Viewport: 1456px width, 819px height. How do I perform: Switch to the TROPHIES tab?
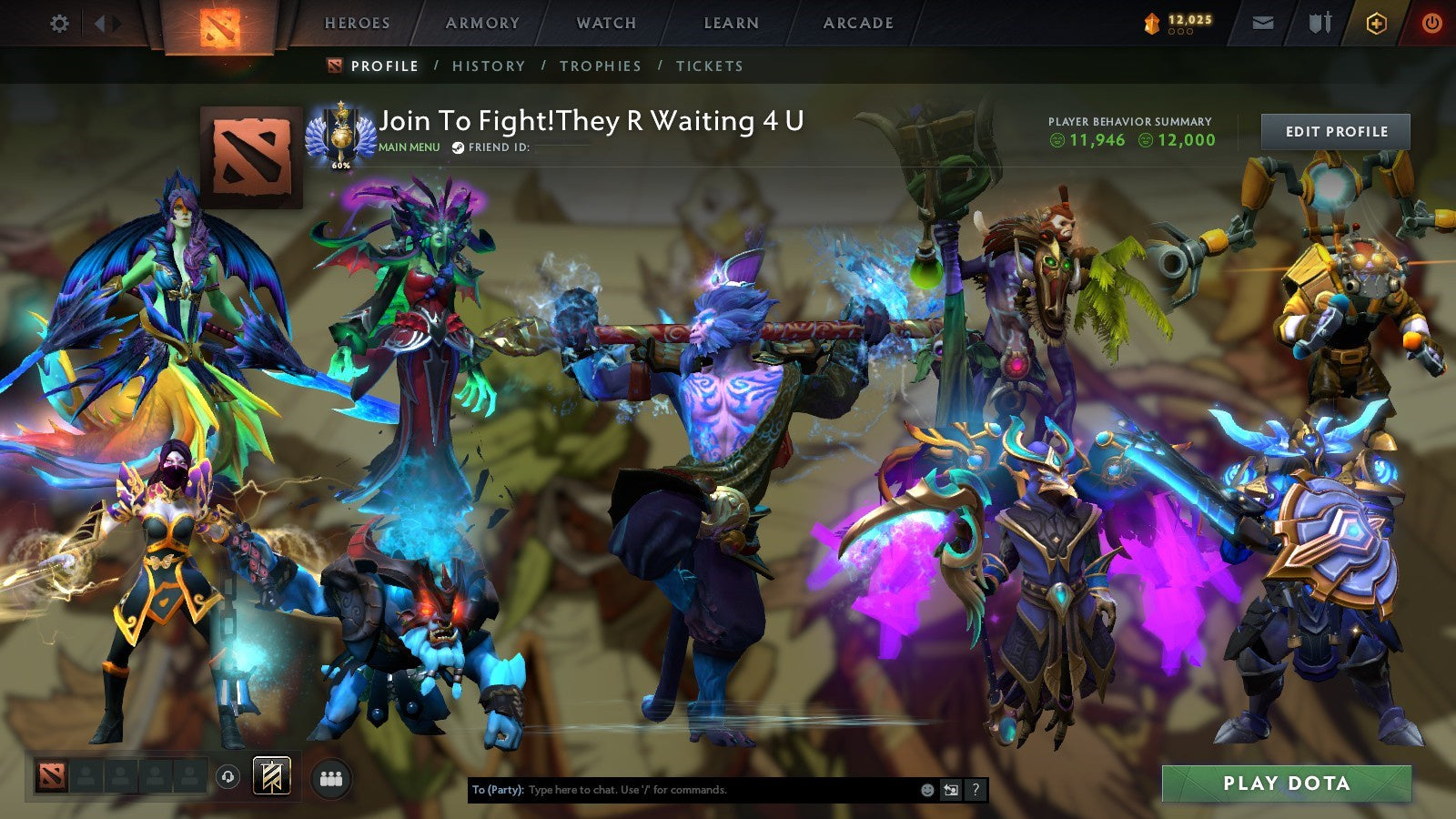point(602,66)
